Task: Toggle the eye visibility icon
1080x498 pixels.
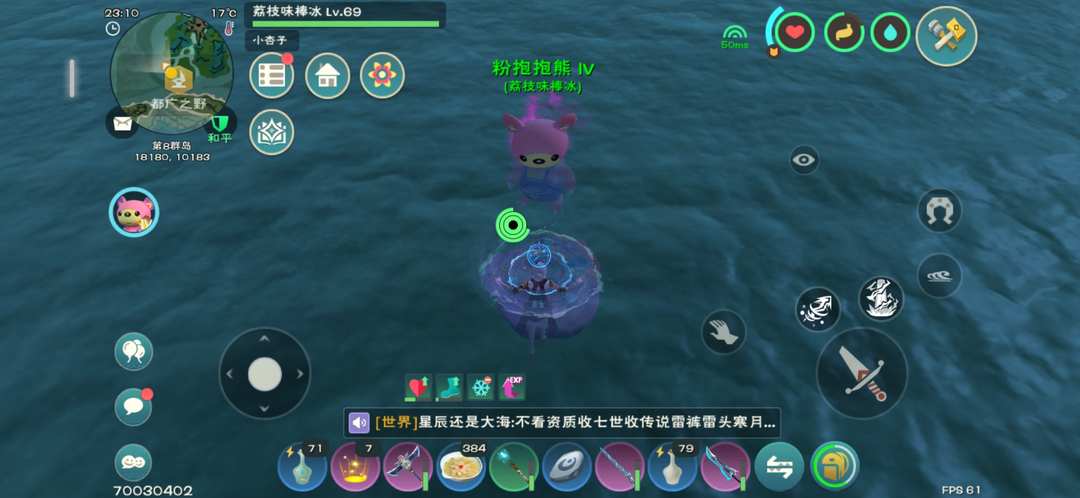Action: pyautogui.click(x=804, y=160)
